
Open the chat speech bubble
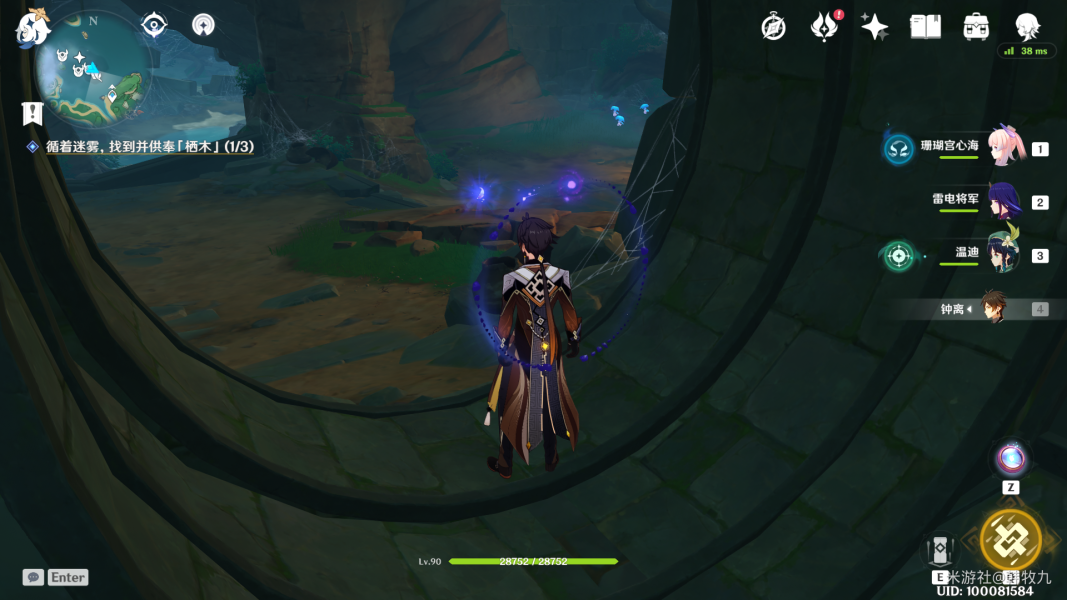click(x=33, y=577)
